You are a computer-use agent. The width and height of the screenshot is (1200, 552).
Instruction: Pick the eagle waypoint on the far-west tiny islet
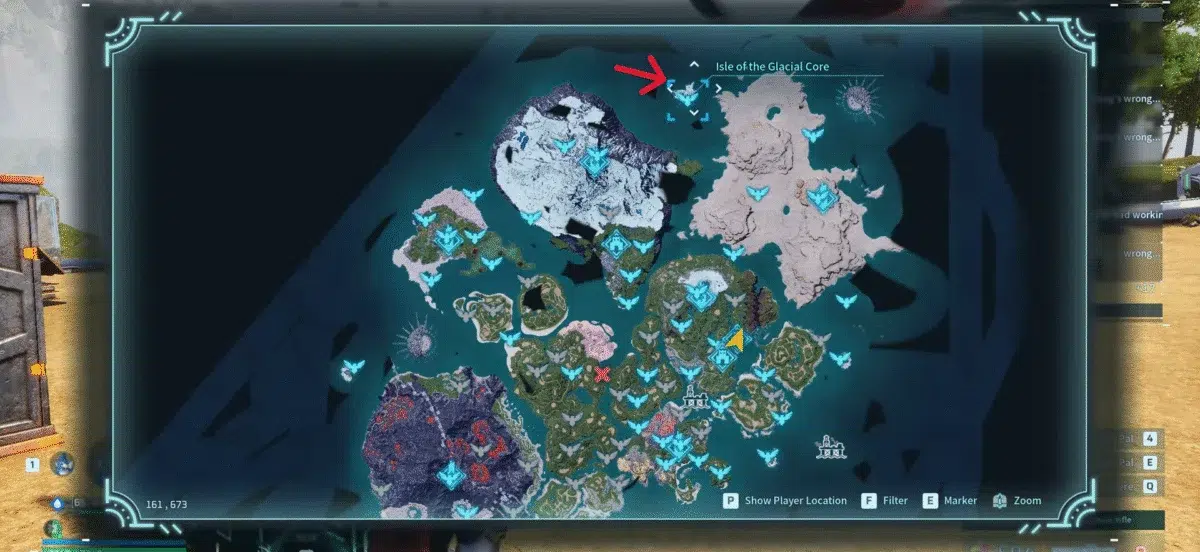(352, 367)
